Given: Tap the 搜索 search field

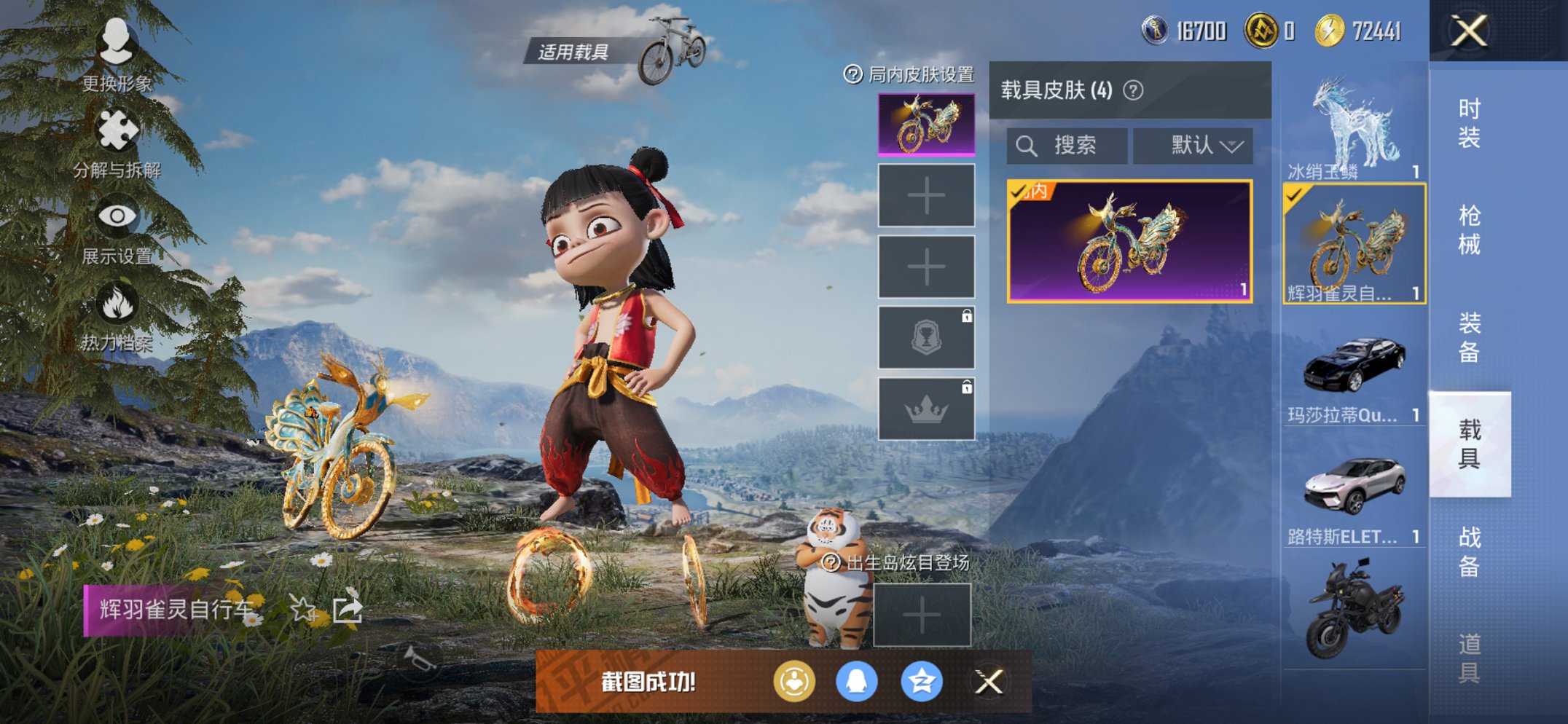Looking at the screenshot, I should pyautogui.click(x=1067, y=145).
